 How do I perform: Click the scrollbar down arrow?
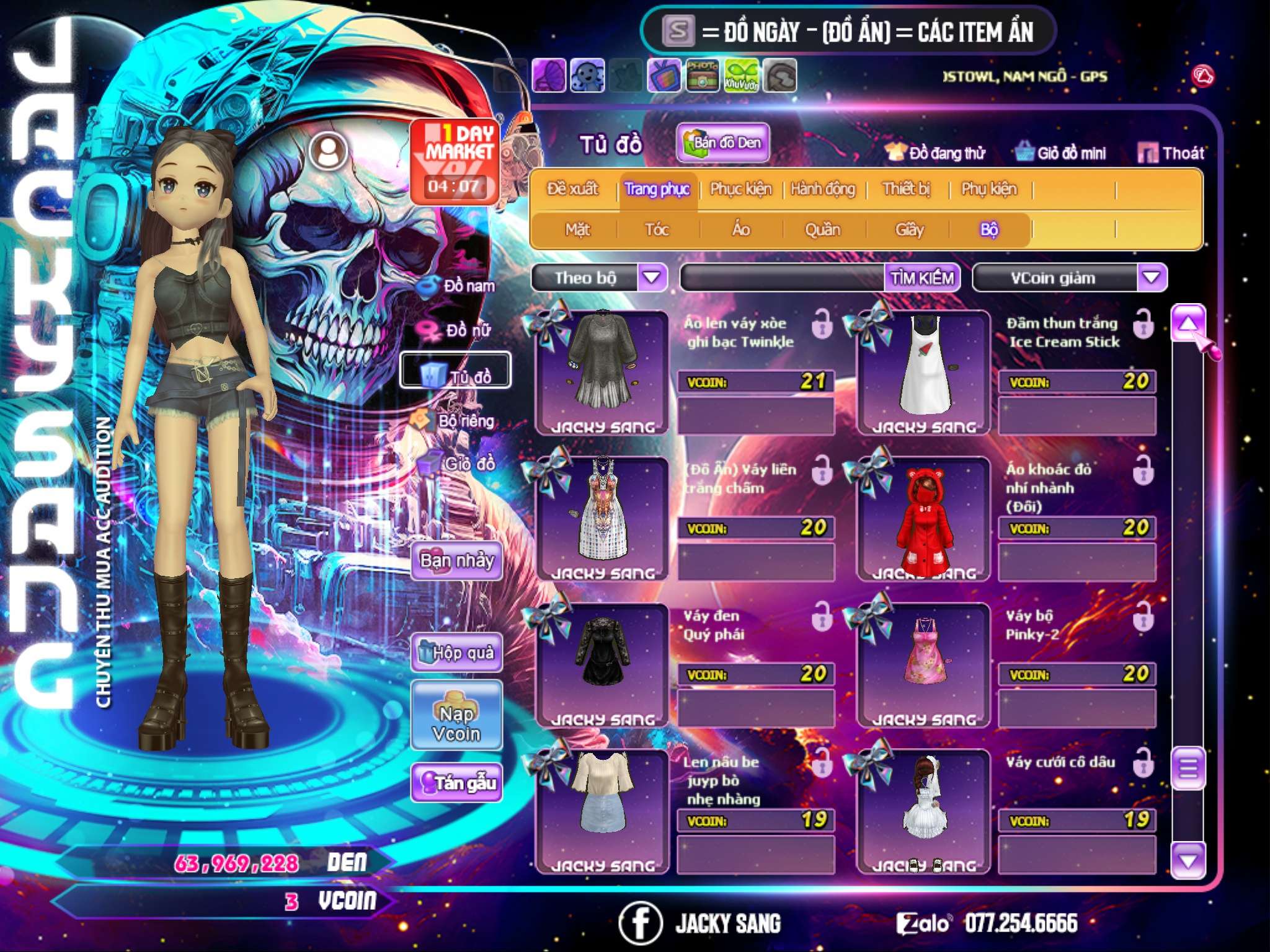(x=1188, y=860)
